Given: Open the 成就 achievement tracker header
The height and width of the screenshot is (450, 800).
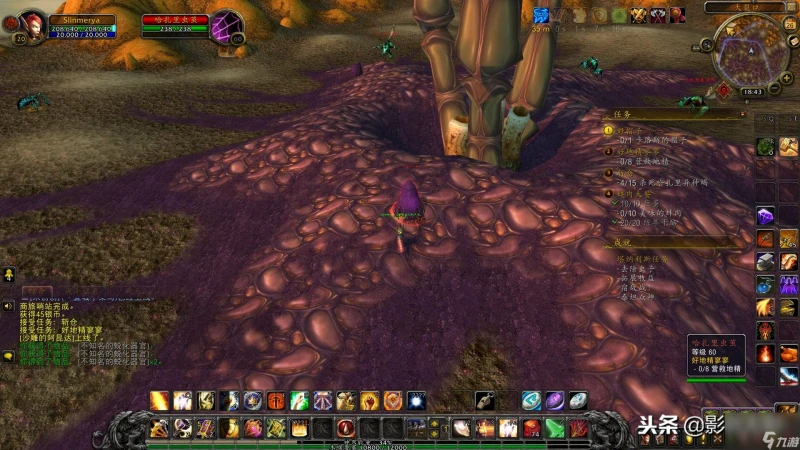Looking at the screenshot, I should pyautogui.click(x=622, y=242).
